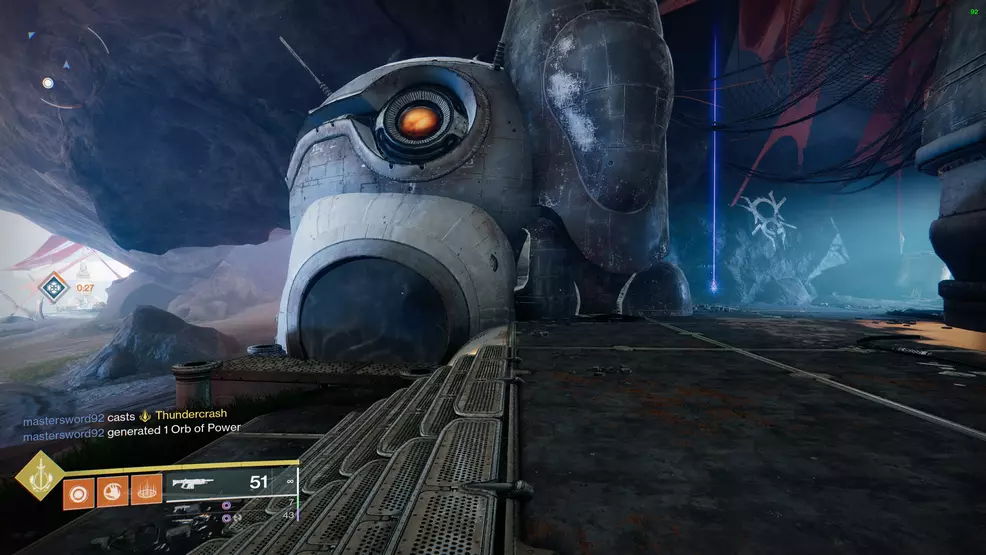Use the grenade ability icon

click(x=78, y=493)
